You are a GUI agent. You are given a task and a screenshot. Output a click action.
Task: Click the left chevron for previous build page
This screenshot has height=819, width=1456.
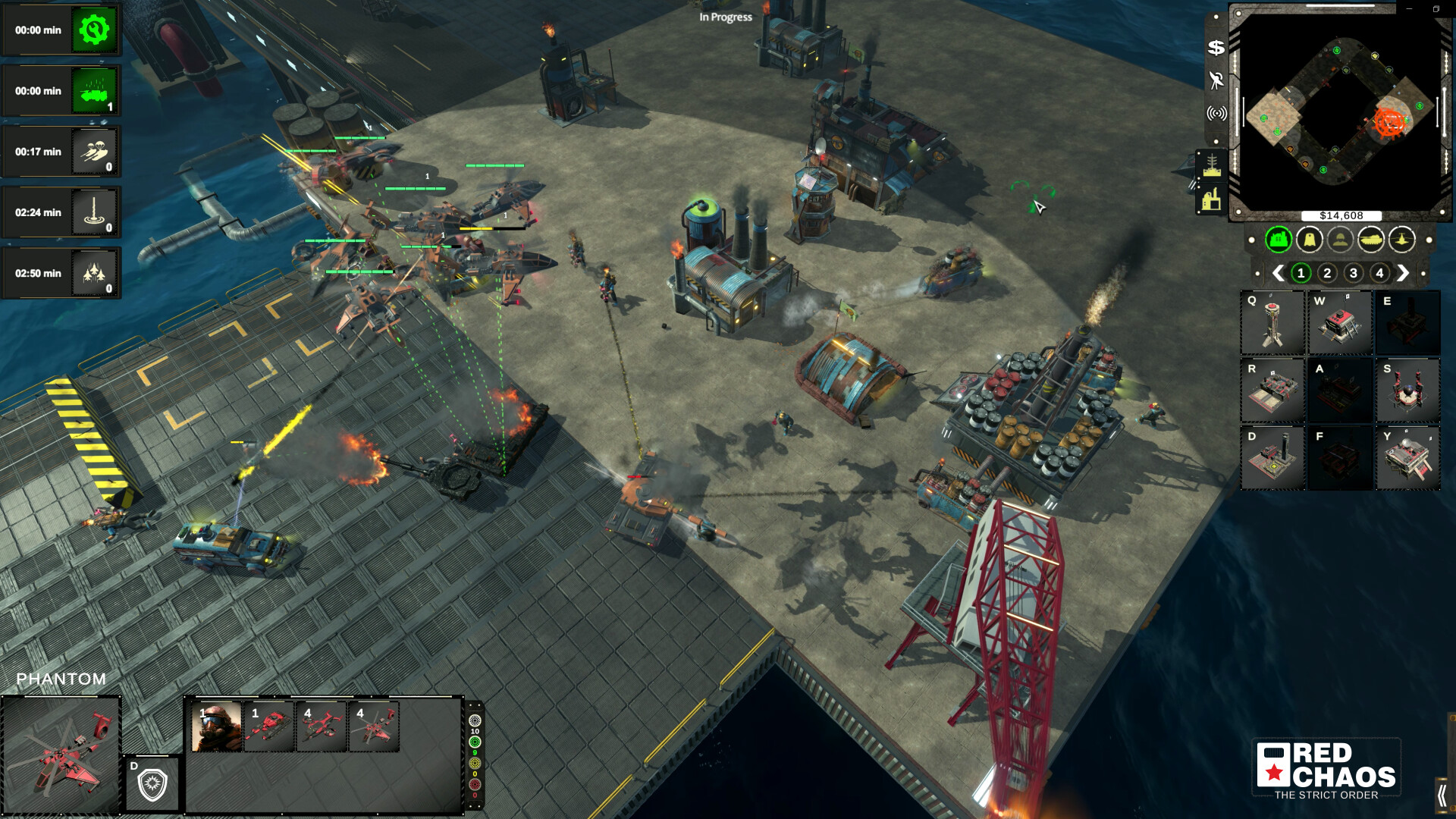coord(1280,271)
